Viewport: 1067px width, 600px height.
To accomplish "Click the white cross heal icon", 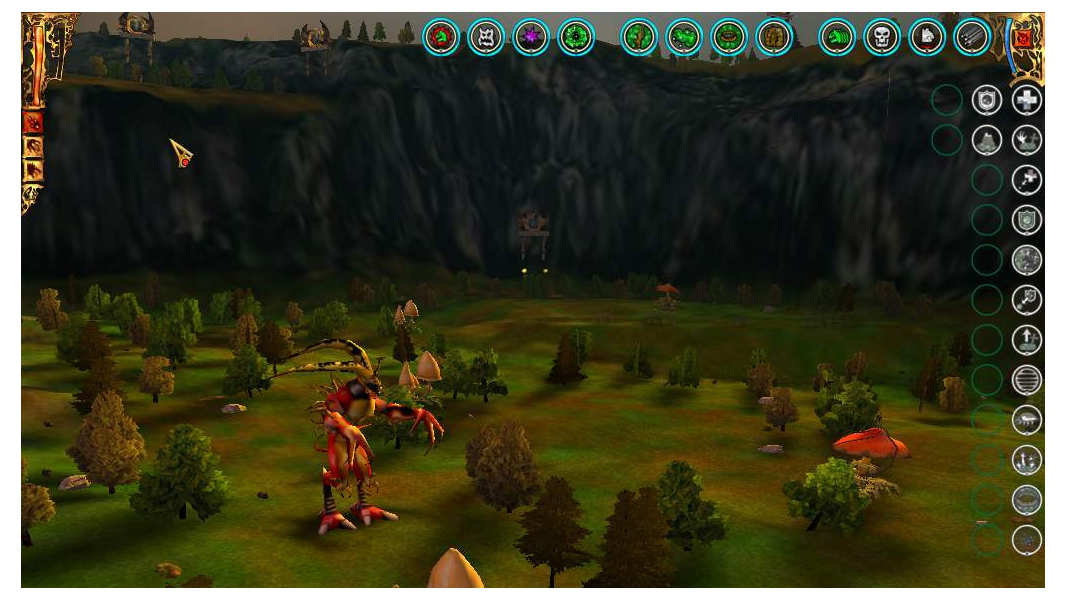I will [1027, 100].
